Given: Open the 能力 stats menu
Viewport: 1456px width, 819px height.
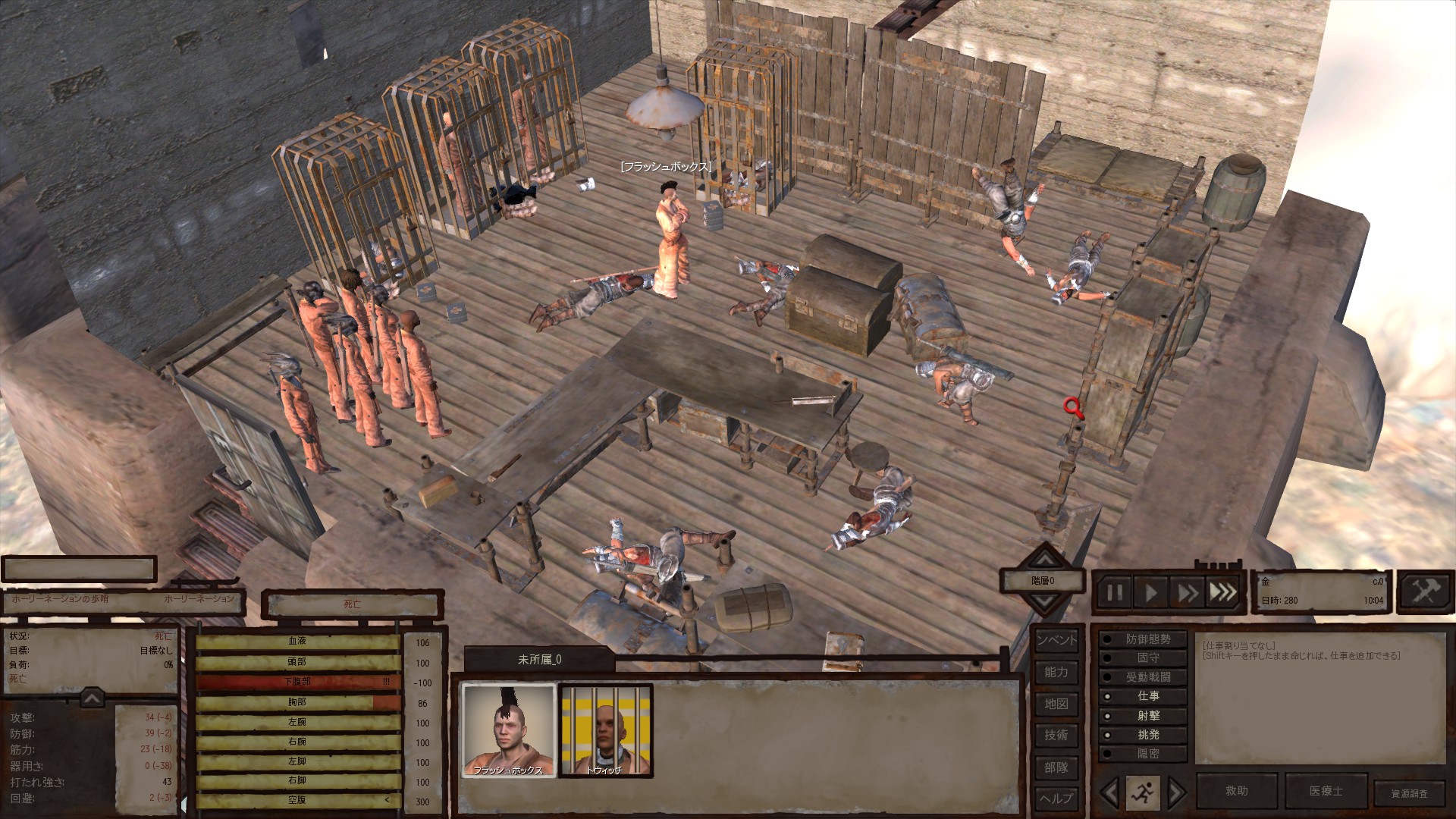Looking at the screenshot, I should (x=1056, y=672).
